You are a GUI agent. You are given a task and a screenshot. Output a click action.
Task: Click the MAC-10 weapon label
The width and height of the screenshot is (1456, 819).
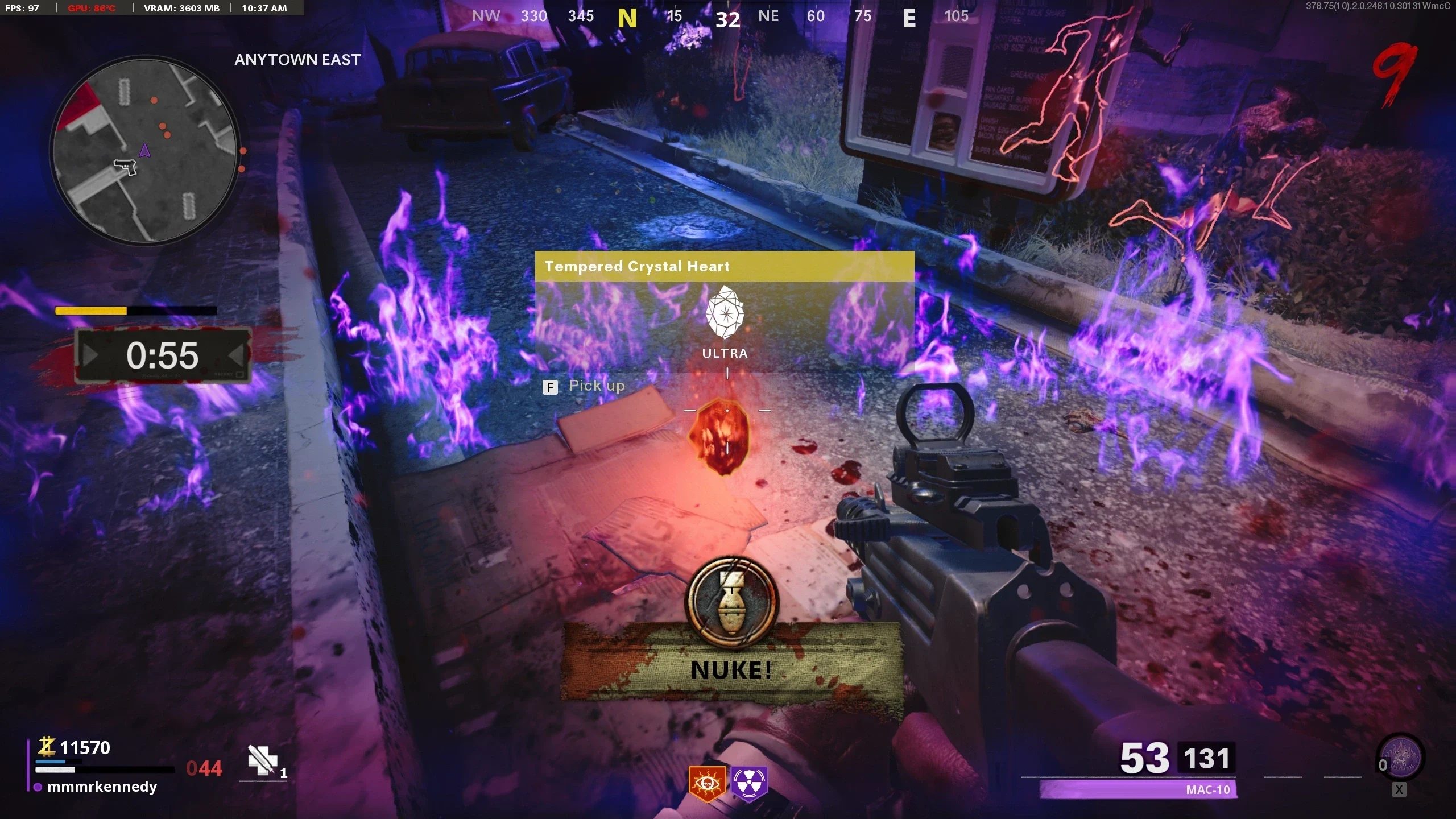tap(1207, 789)
